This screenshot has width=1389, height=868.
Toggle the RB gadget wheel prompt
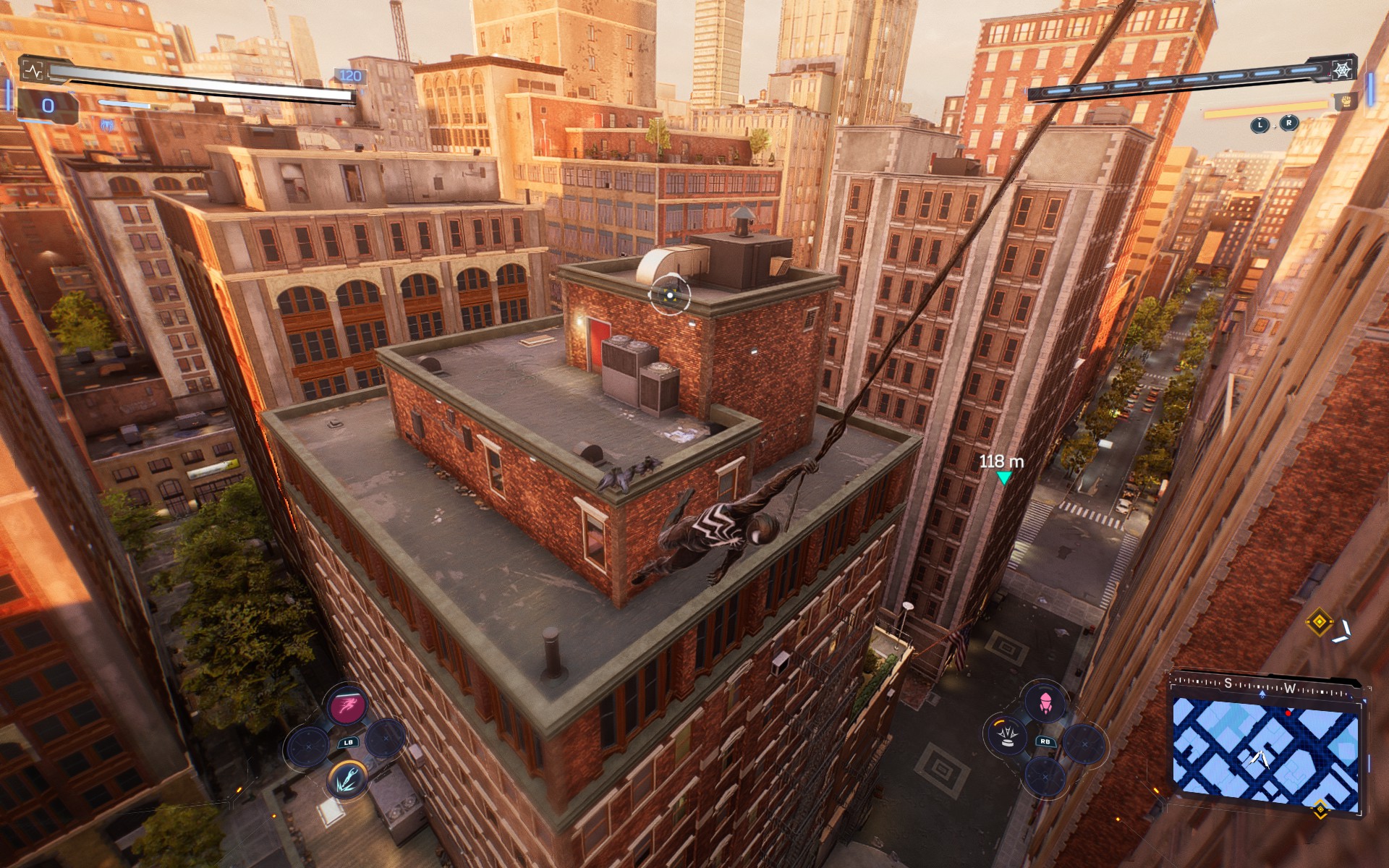tap(1045, 742)
